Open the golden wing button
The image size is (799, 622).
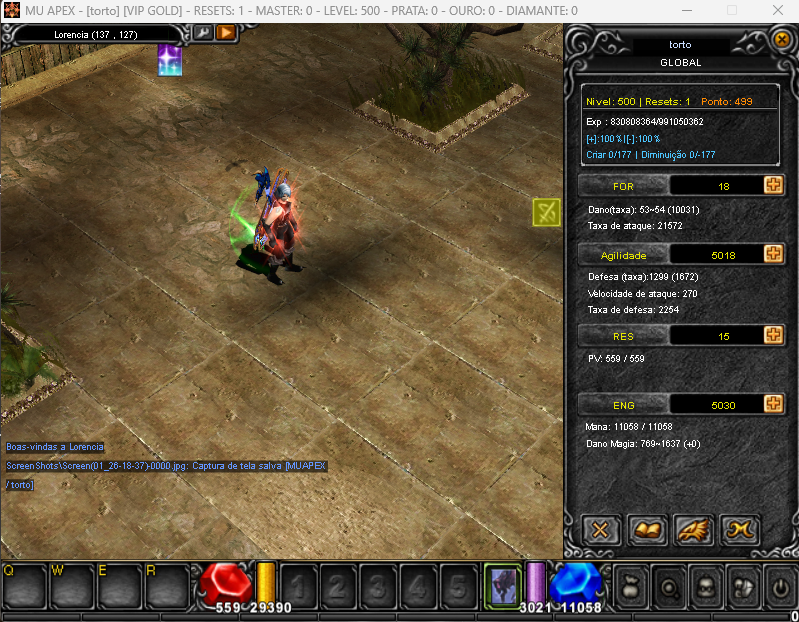coord(694,529)
